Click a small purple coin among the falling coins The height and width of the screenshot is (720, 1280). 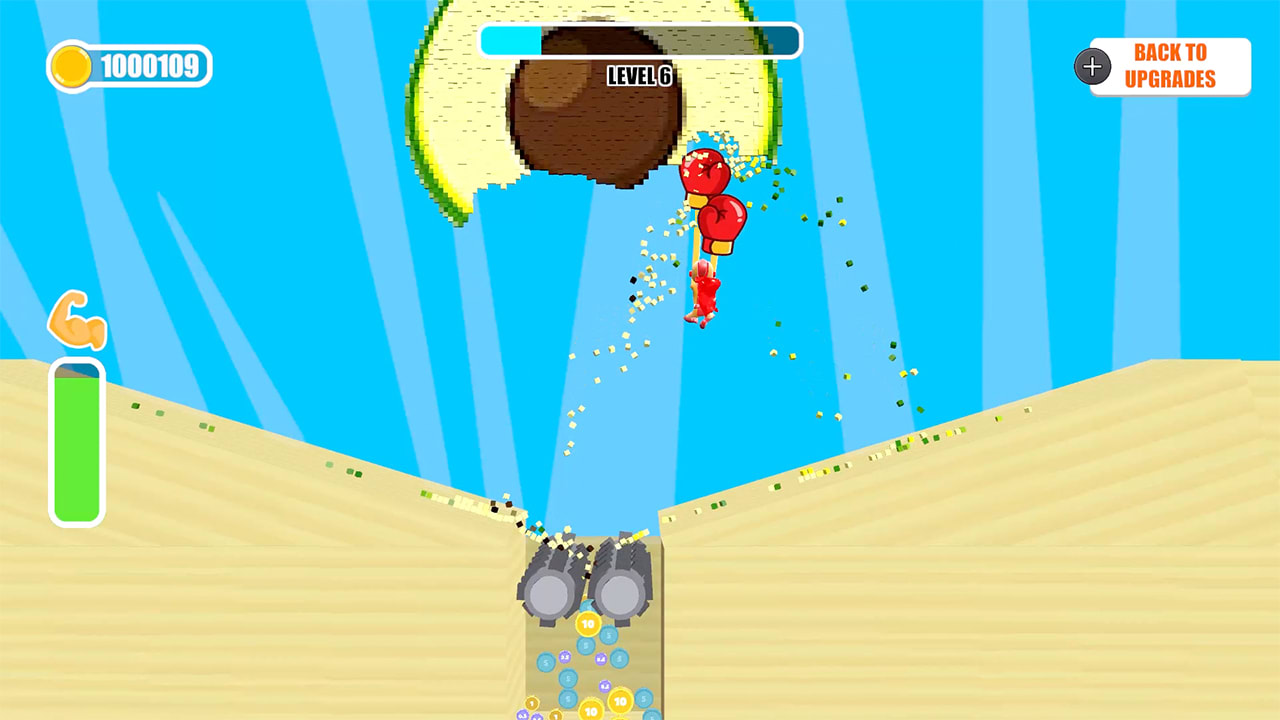tap(564, 658)
